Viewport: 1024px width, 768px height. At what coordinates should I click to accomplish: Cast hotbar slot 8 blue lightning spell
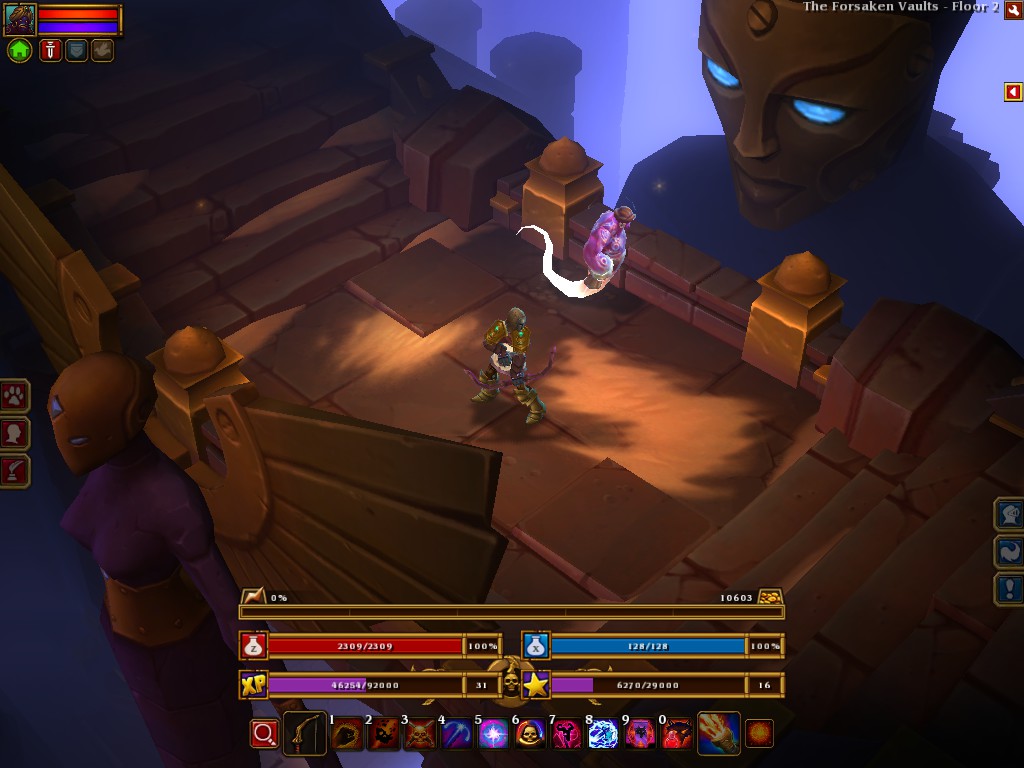click(603, 735)
